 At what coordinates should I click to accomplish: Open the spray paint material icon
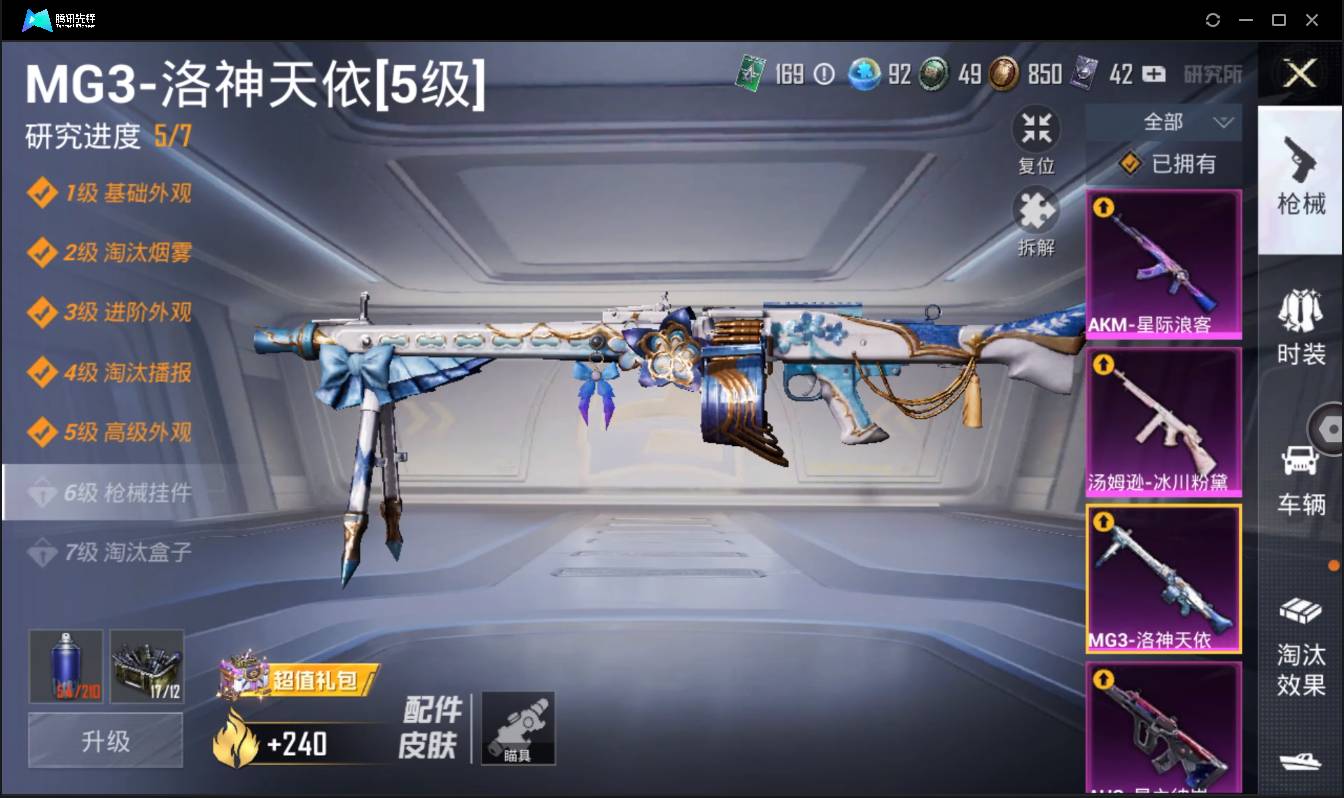[x=66, y=666]
